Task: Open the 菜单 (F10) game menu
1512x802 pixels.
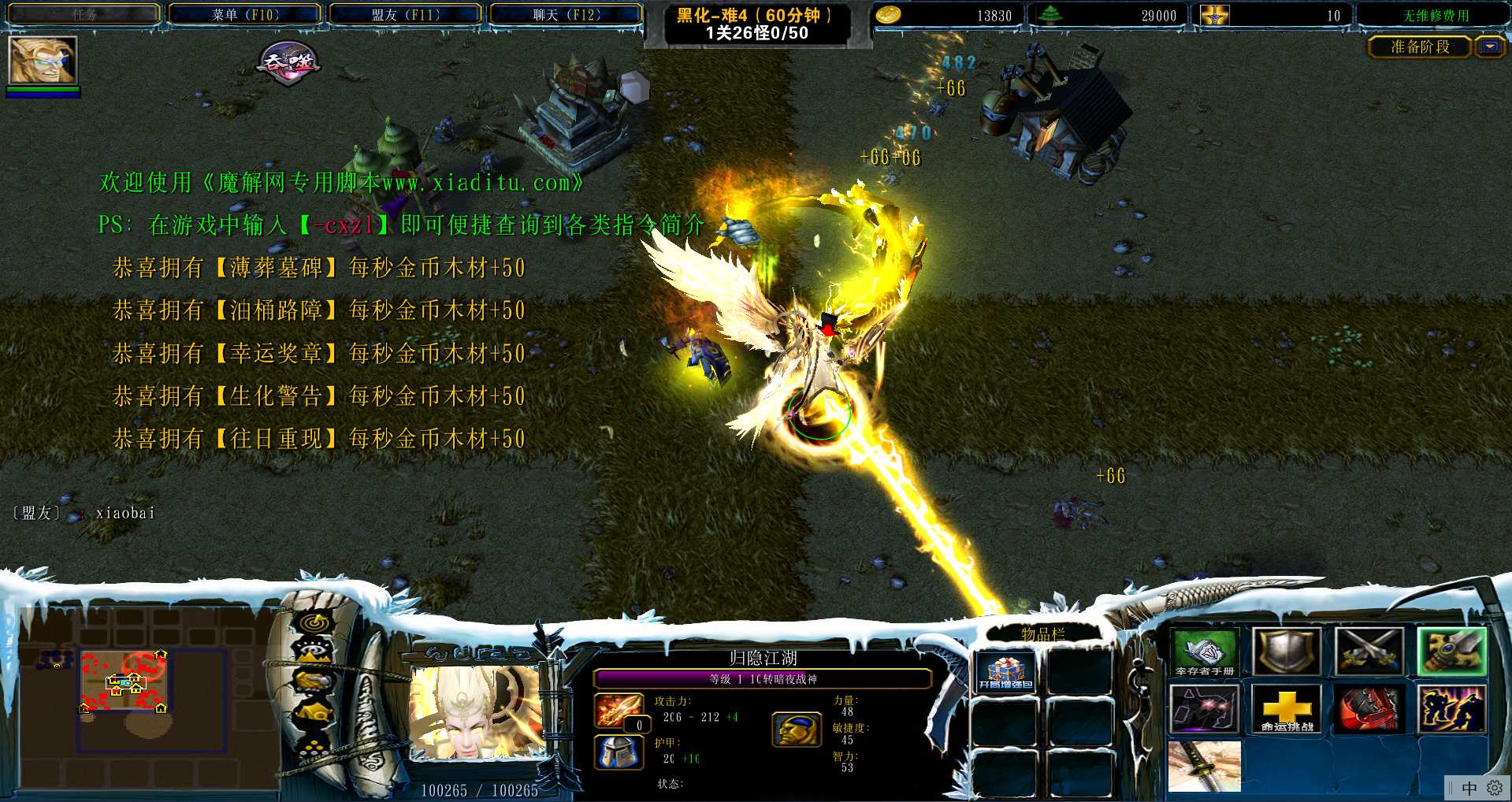Action: (245, 15)
